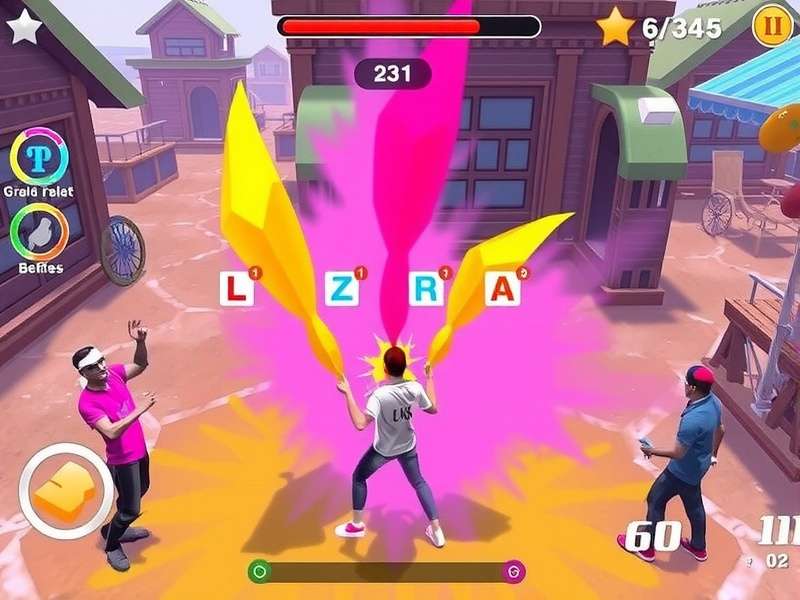Select the red L letter tile

[235, 289]
